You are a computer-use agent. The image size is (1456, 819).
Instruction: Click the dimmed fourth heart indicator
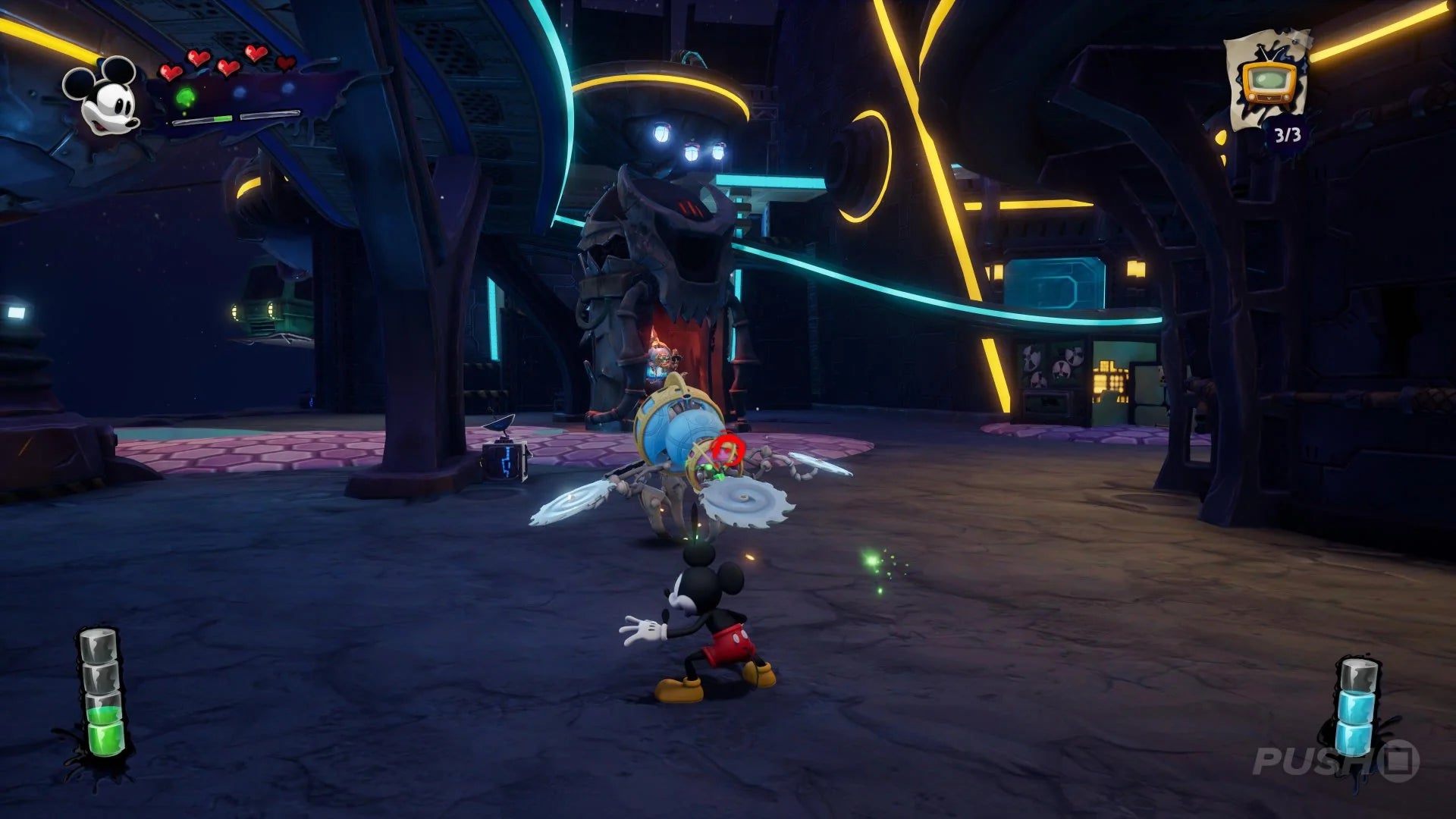[285, 63]
